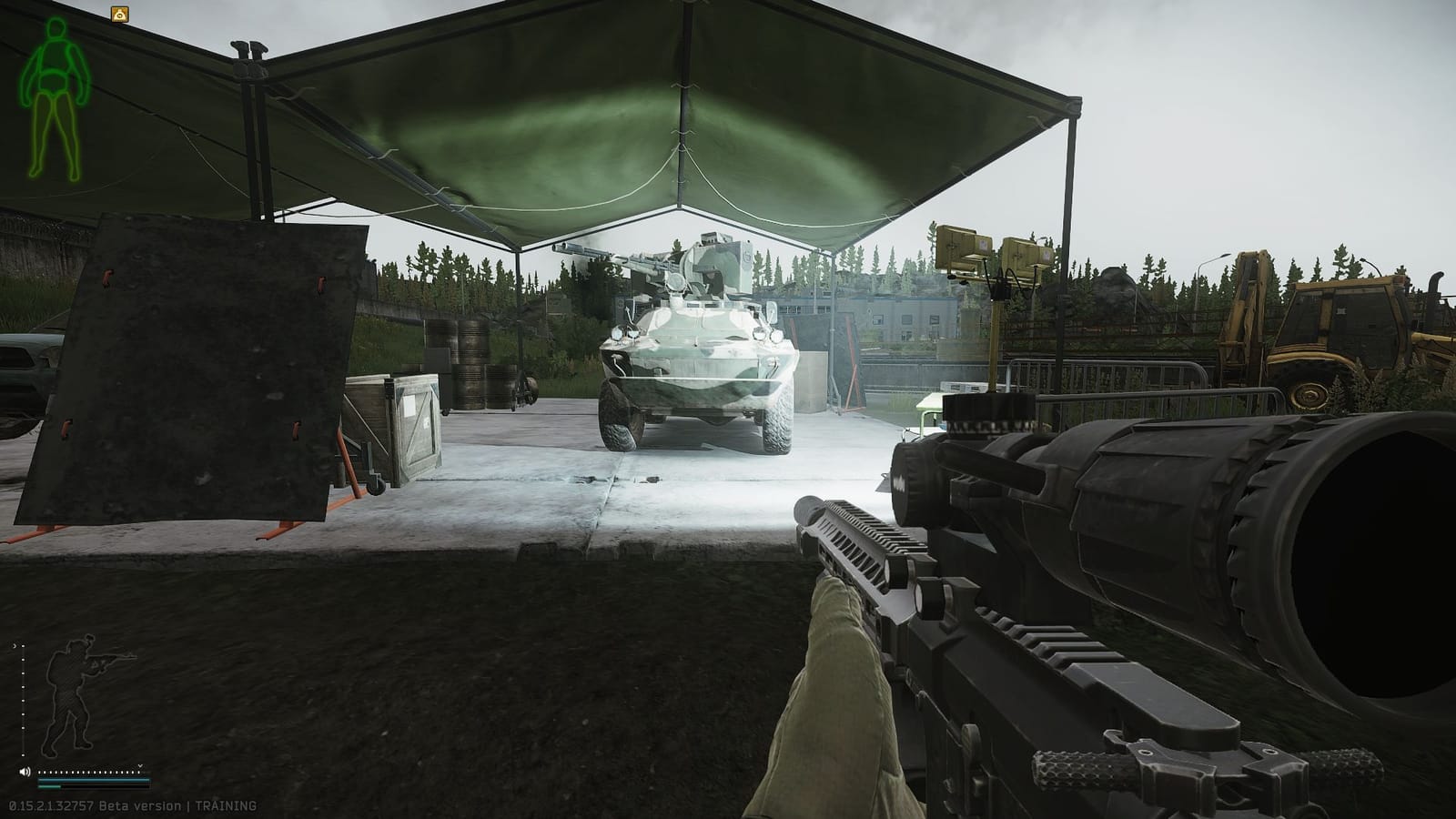
Task: Click the backpack on the stance silhouette
Action: 55,671
